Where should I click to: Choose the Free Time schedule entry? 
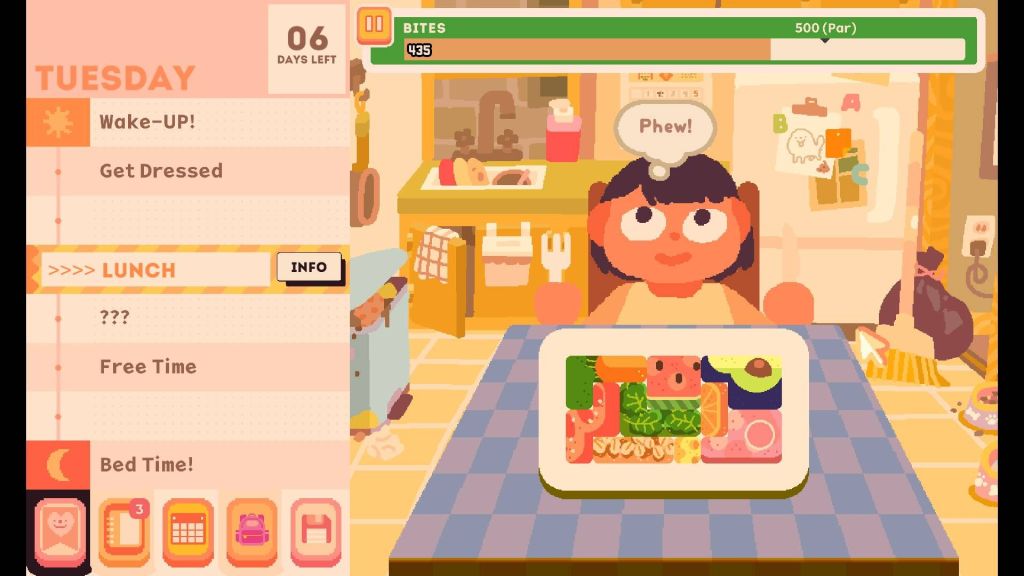click(148, 366)
